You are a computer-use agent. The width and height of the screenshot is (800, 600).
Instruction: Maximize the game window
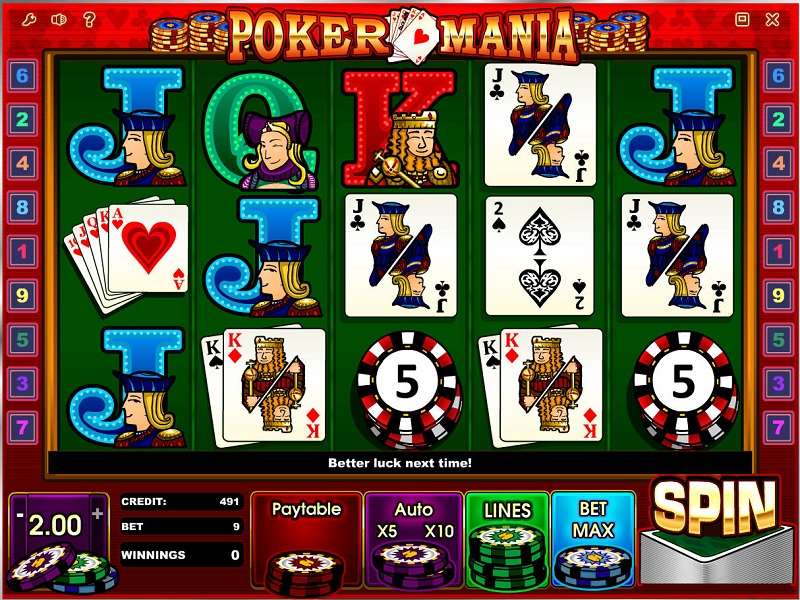click(742, 18)
